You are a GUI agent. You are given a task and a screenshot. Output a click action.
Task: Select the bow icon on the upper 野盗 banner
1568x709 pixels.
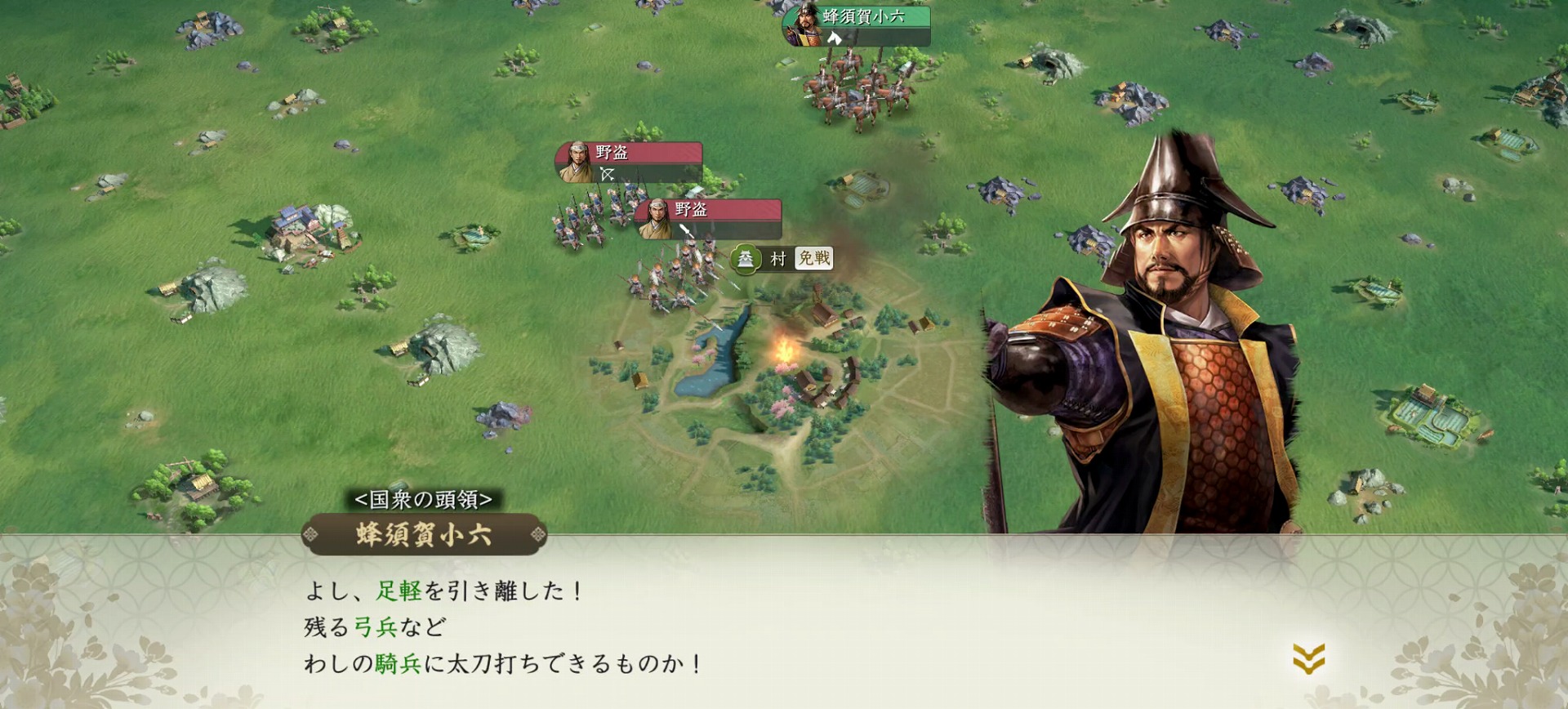[x=608, y=174]
